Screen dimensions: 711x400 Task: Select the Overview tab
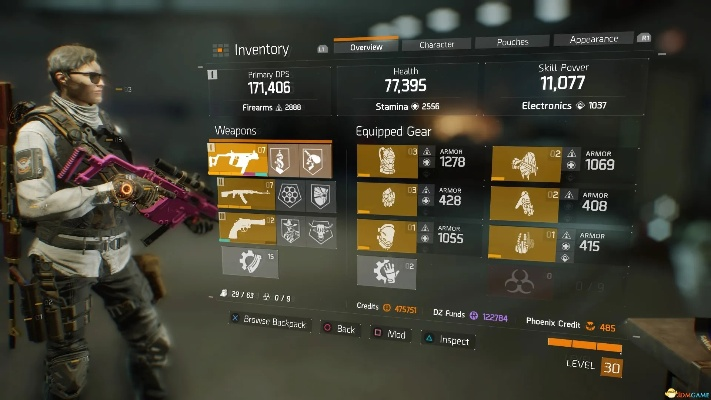click(365, 46)
